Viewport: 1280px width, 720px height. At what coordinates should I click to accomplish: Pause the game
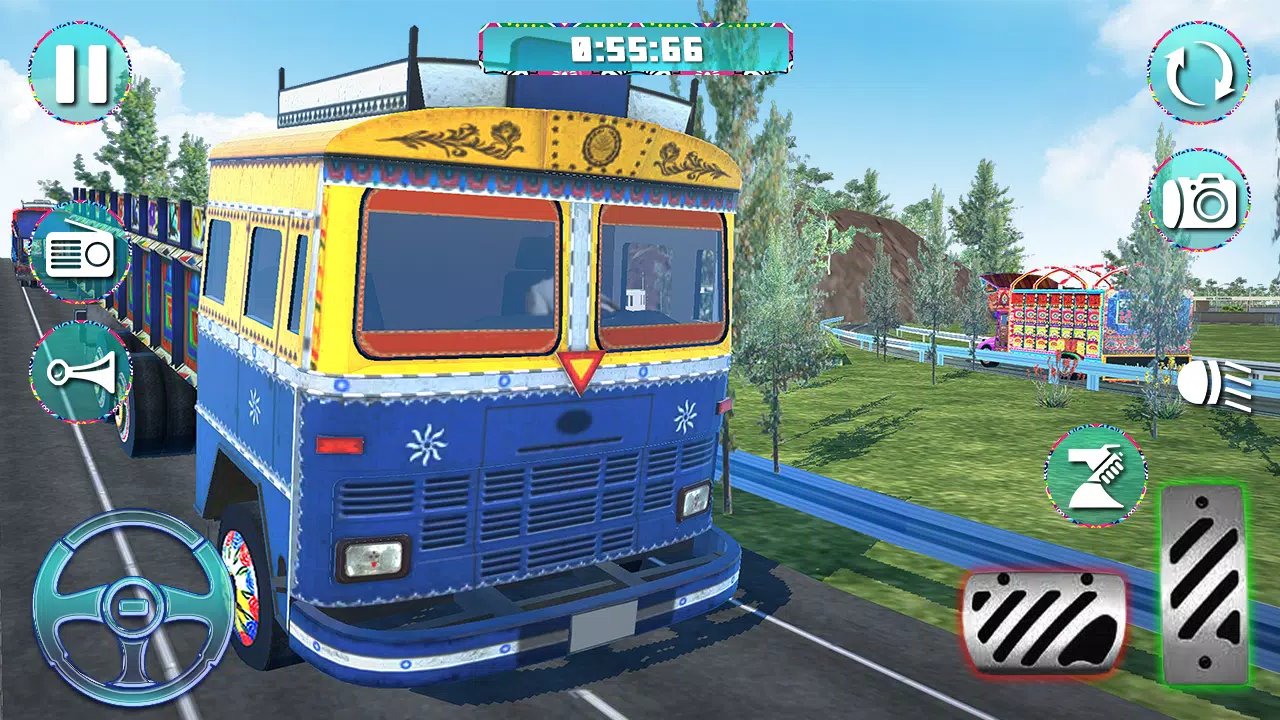pyautogui.click(x=79, y=73)
